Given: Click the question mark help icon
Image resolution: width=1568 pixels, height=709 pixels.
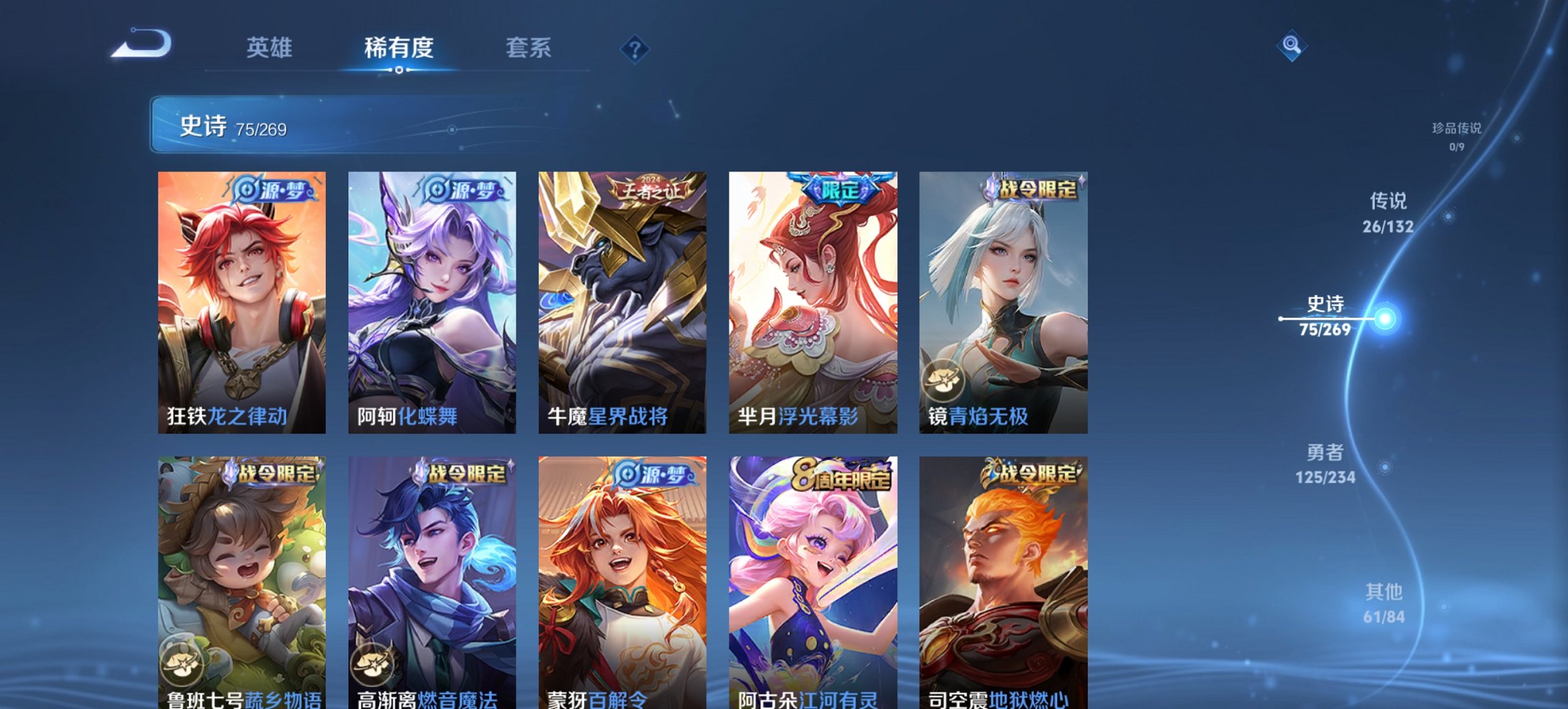Looking at the screenshot, I should 634,48.
